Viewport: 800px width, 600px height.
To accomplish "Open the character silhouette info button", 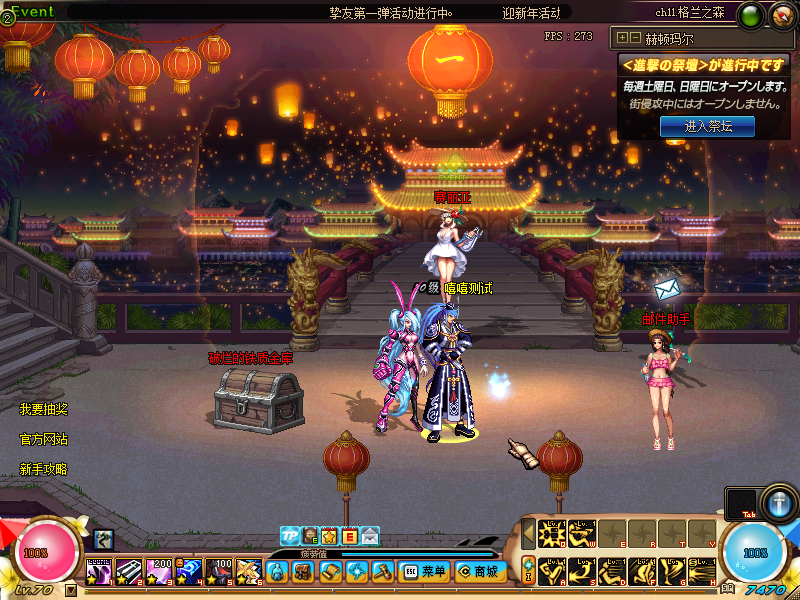I will tap(277, 571).
